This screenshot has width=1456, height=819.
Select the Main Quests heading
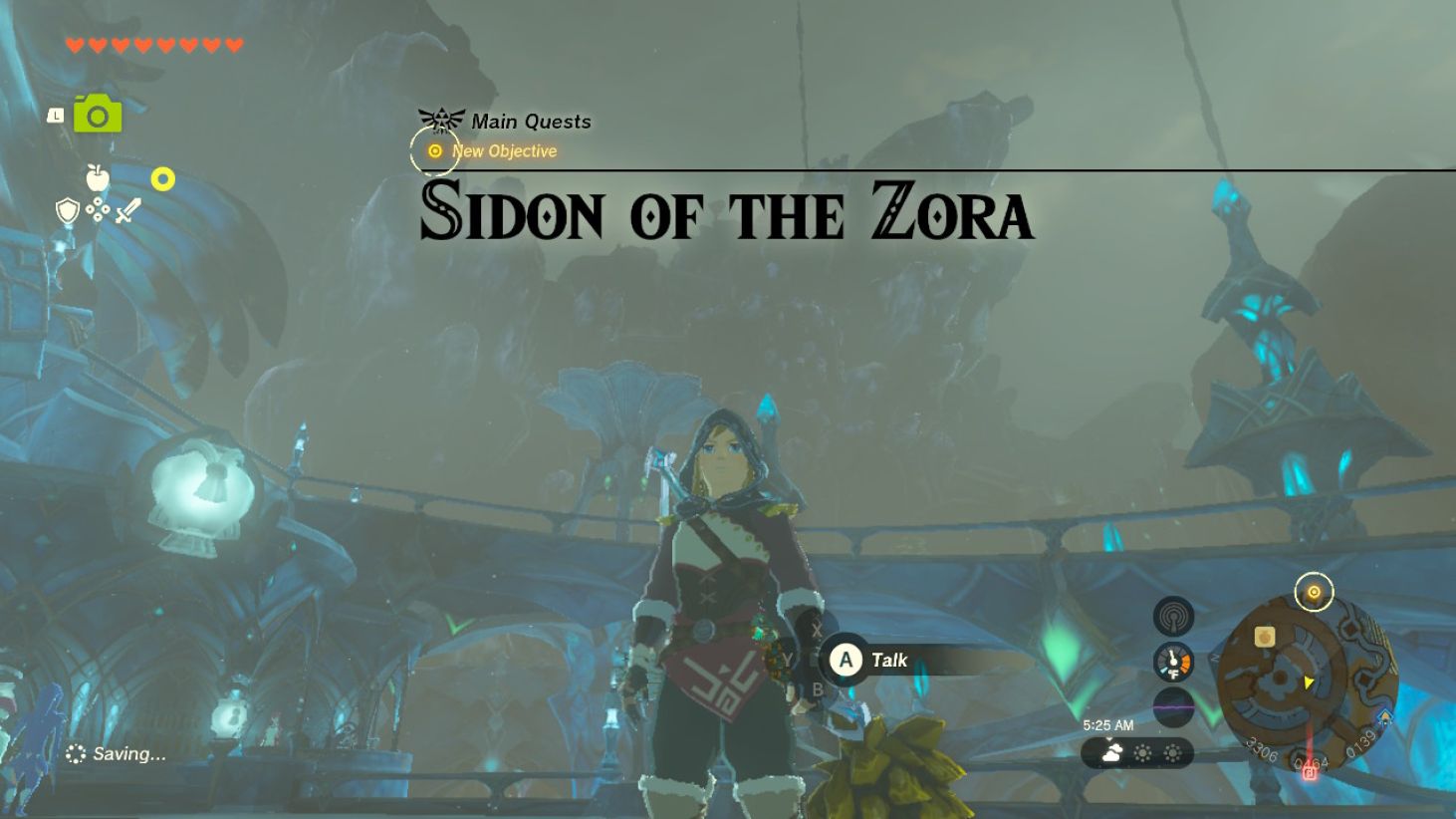(531, 122)
